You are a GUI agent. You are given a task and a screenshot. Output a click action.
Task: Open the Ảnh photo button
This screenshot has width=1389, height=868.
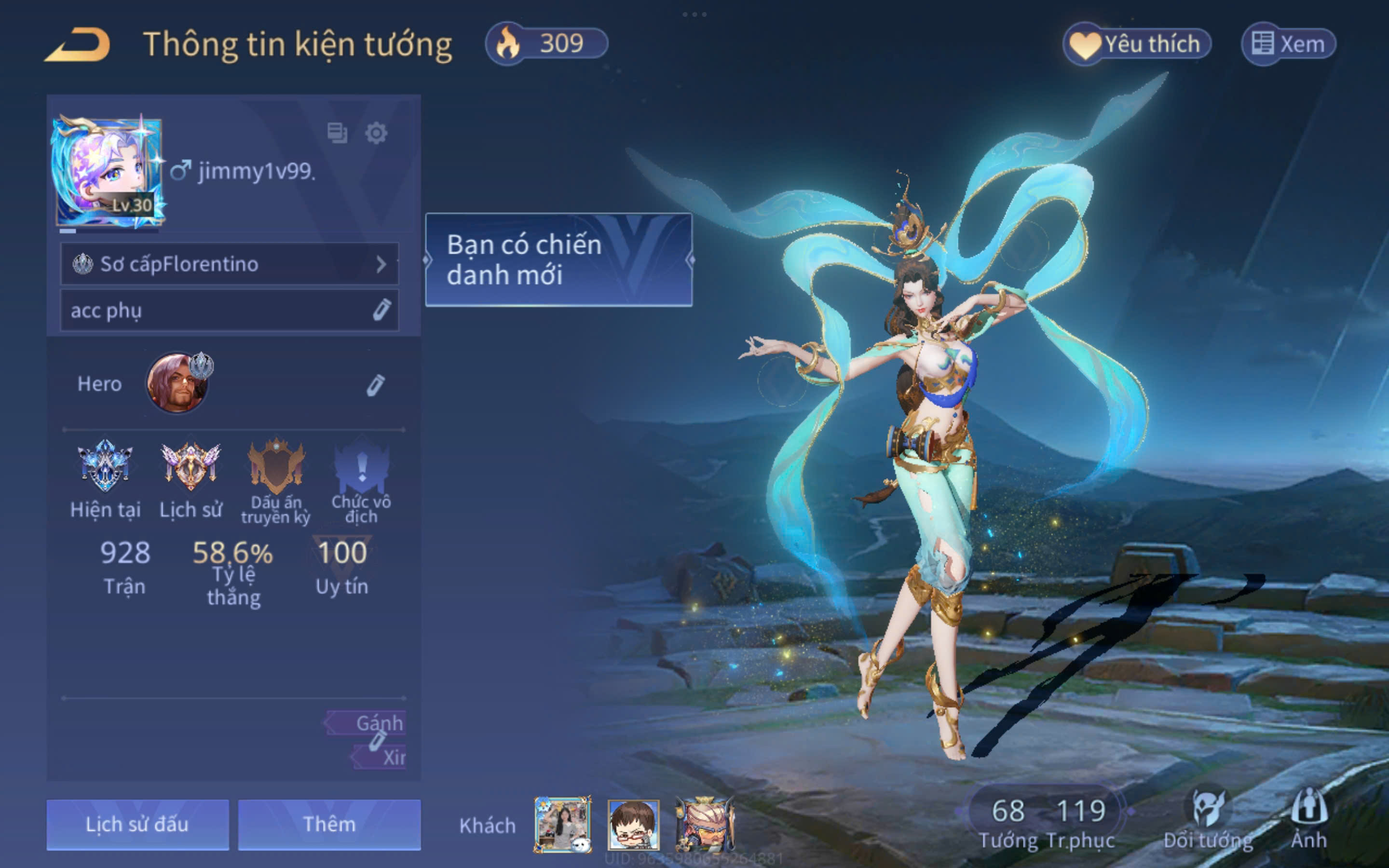tap(1308, 819)
